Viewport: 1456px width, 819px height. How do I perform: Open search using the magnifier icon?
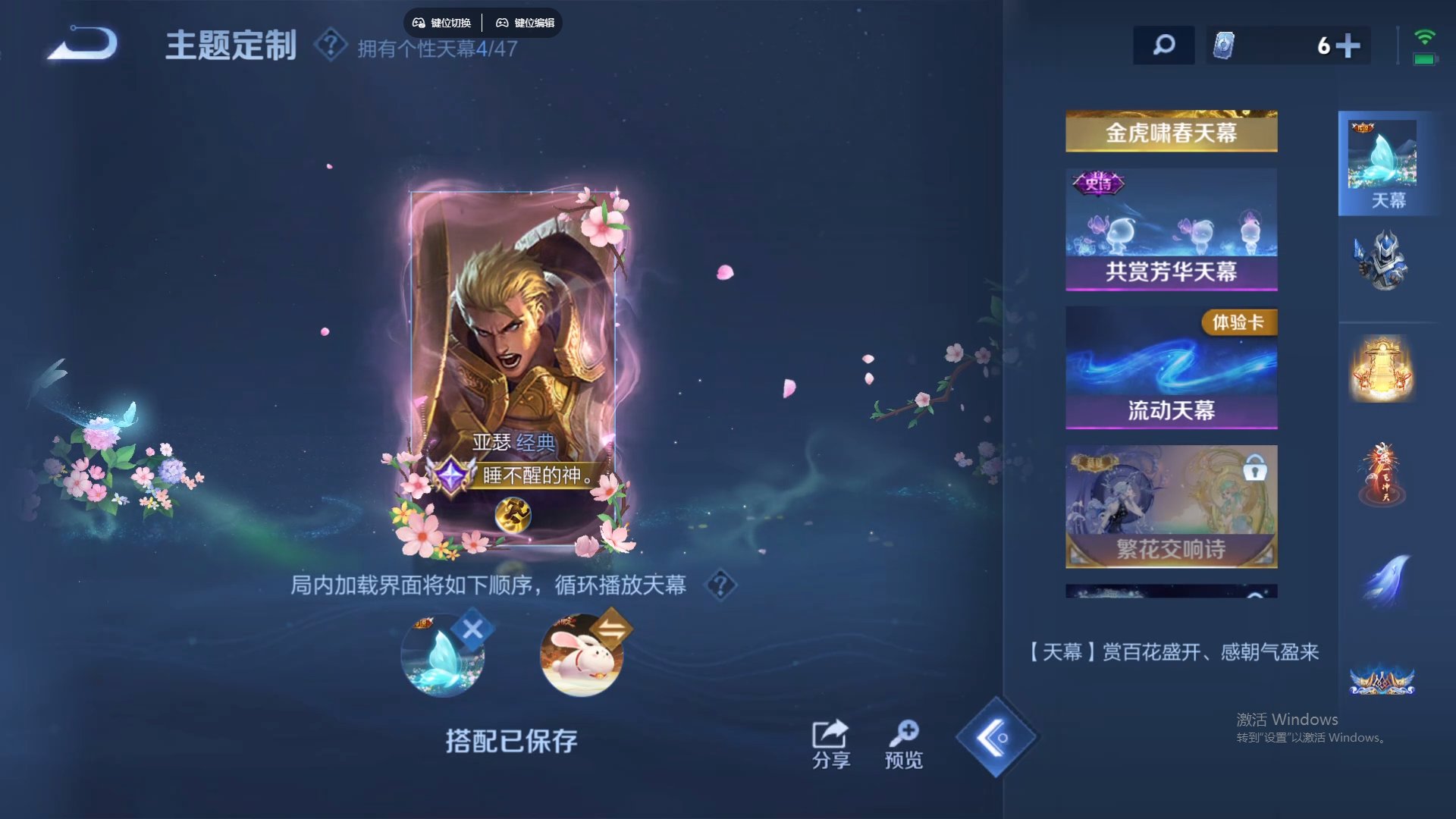point(1163,46)
